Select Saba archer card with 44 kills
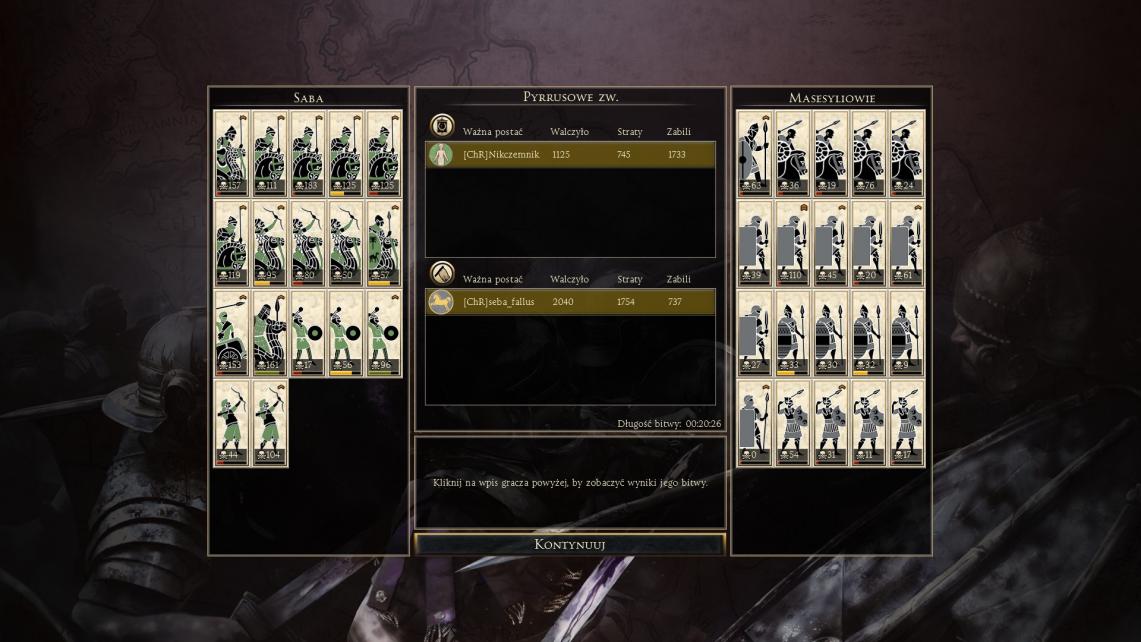 (232, 423)
